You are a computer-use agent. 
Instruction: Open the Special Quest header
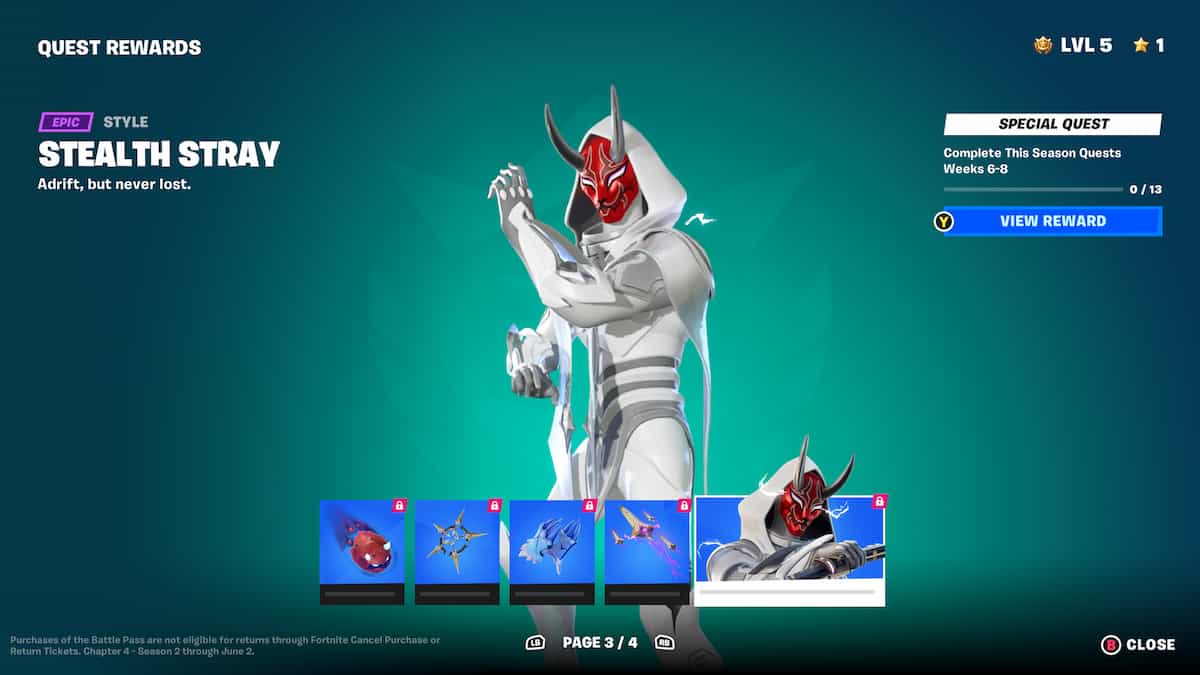[x=1053, y=124]
